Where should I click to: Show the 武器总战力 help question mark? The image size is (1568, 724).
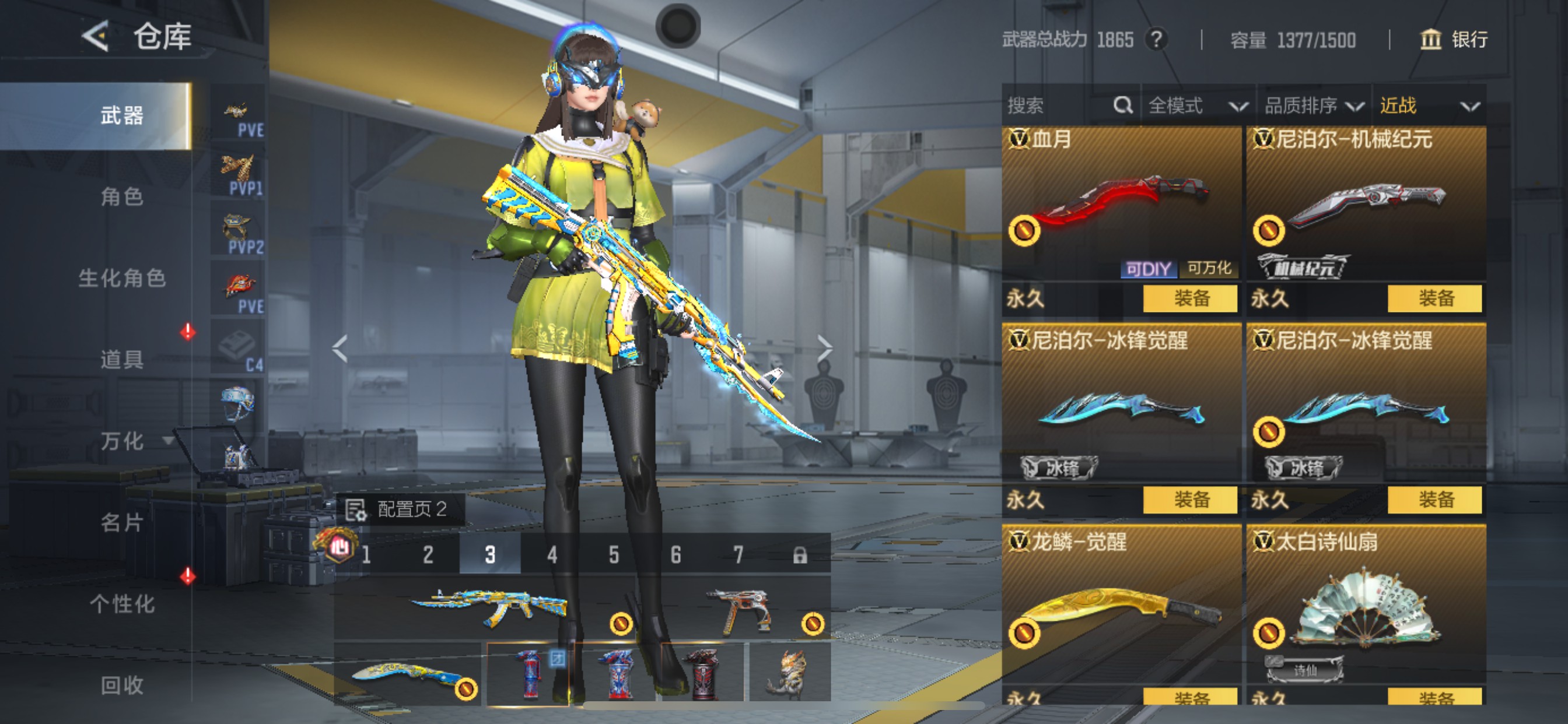(1156, 40)
